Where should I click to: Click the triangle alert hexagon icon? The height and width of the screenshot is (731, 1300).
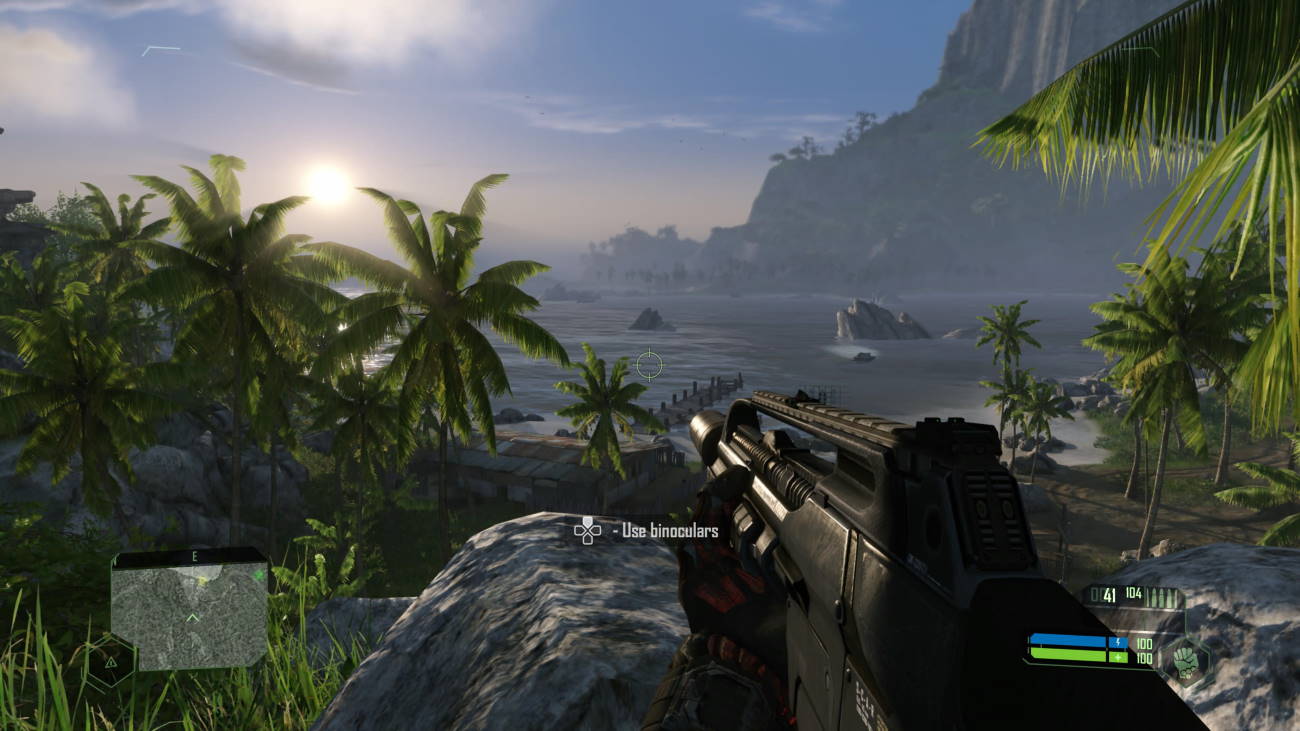pyautogui.click(x=110, y=662)
